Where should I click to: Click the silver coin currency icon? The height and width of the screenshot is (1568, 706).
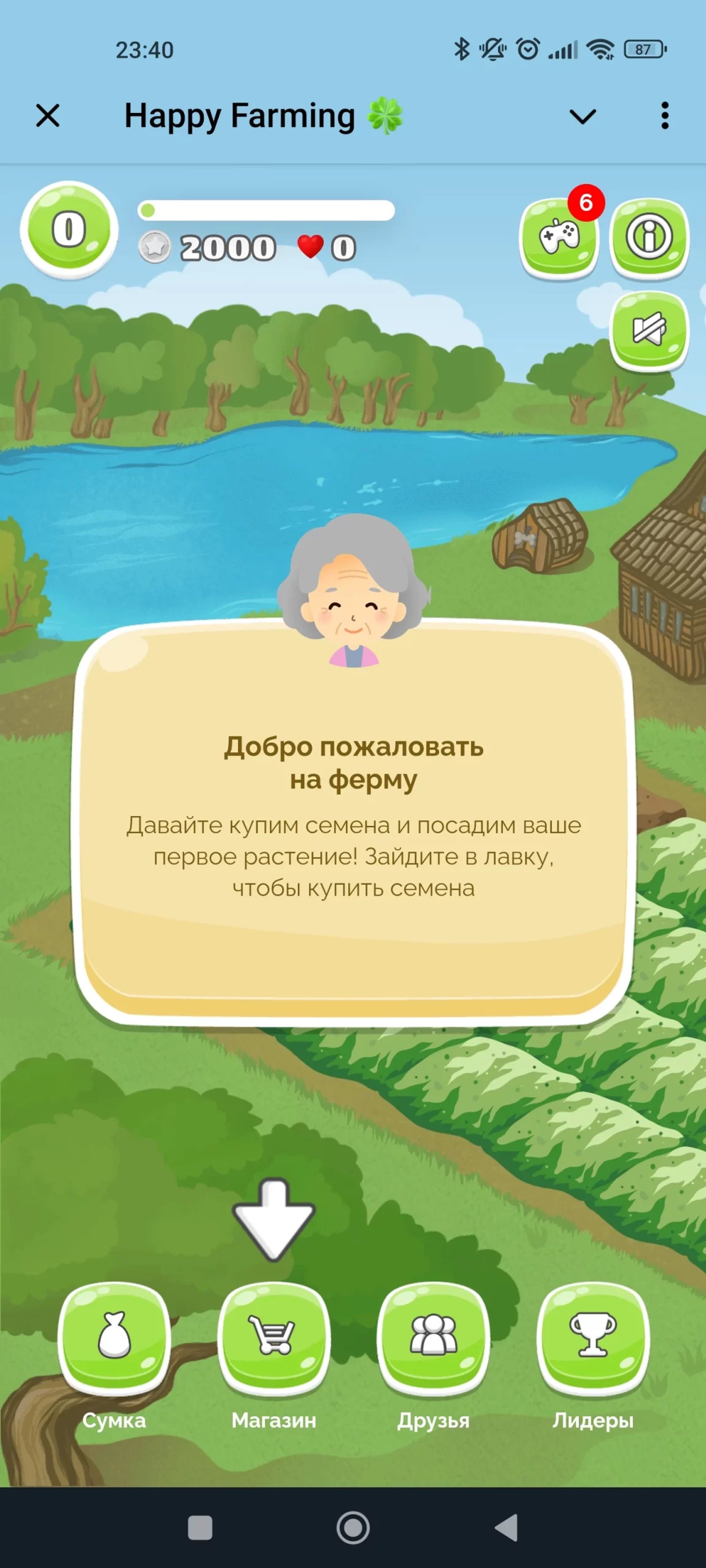point(155,247)
